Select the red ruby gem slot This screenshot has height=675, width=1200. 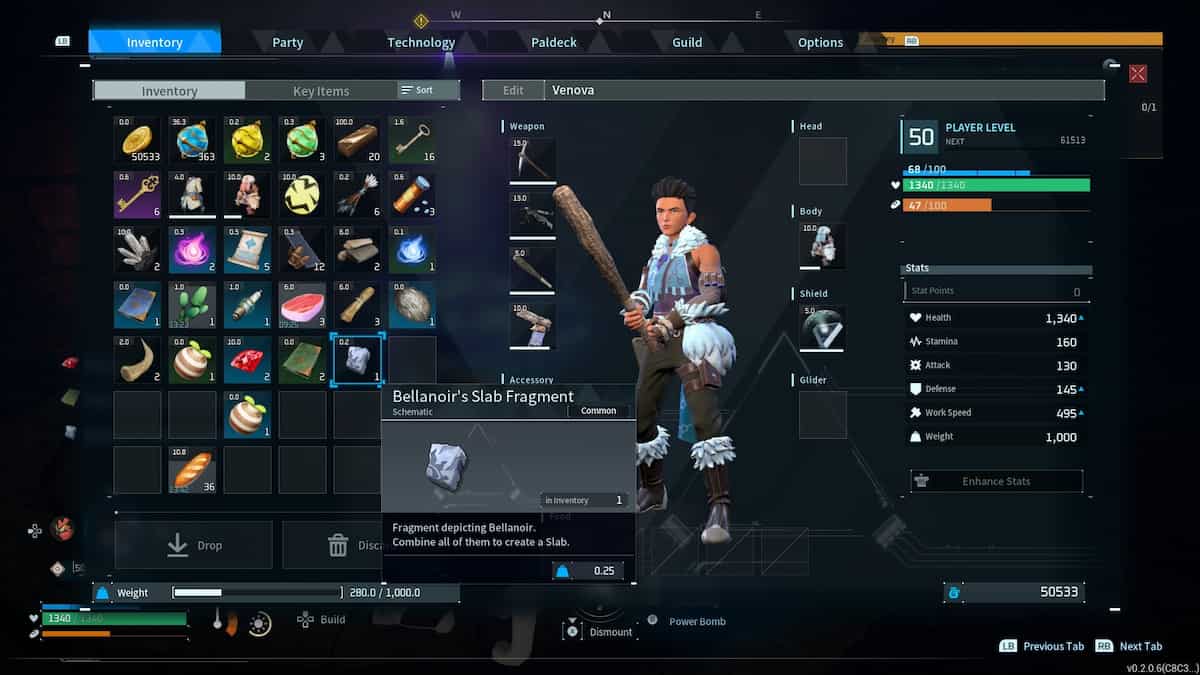247,359
